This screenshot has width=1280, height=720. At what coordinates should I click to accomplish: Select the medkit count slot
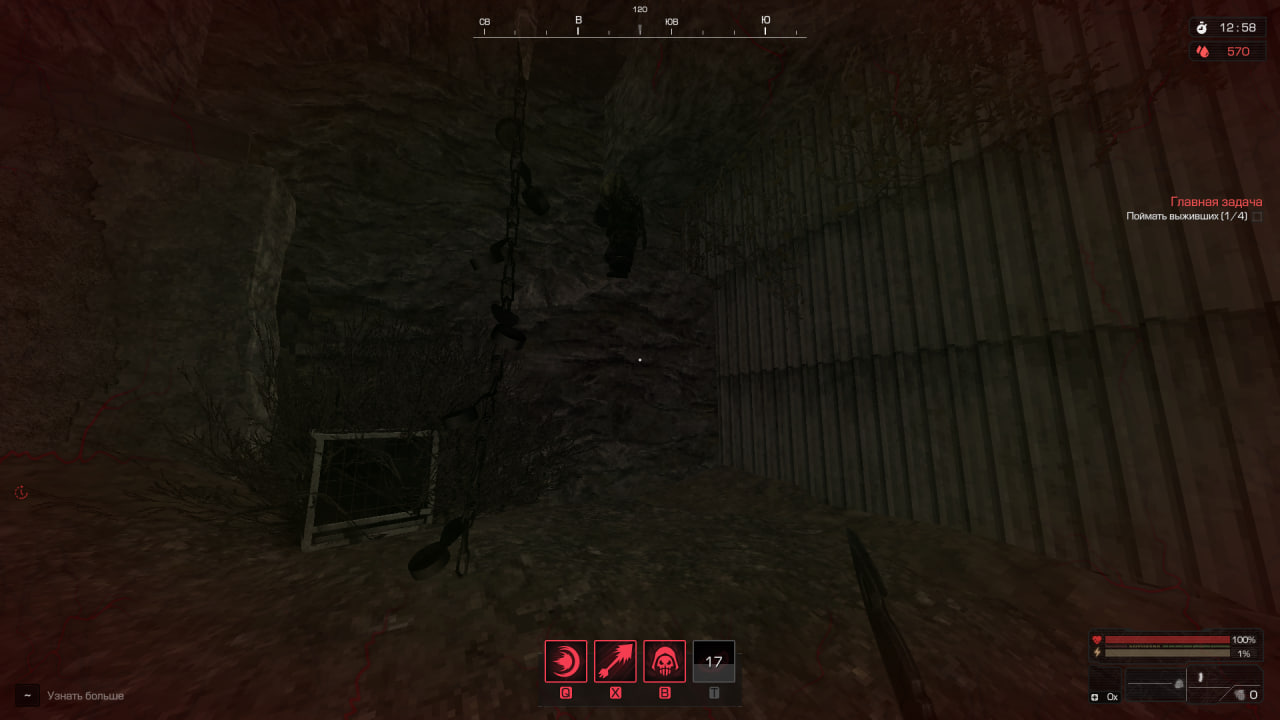(1105, 695)
